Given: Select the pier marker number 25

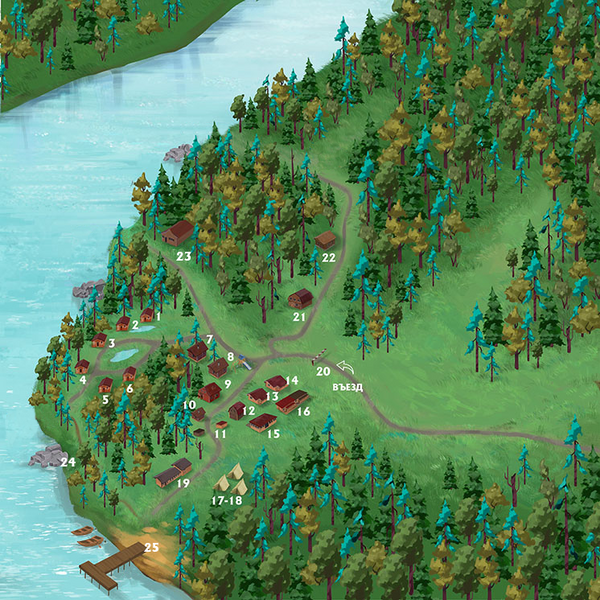Looking at the screenshot, I should tap(151, 547).
